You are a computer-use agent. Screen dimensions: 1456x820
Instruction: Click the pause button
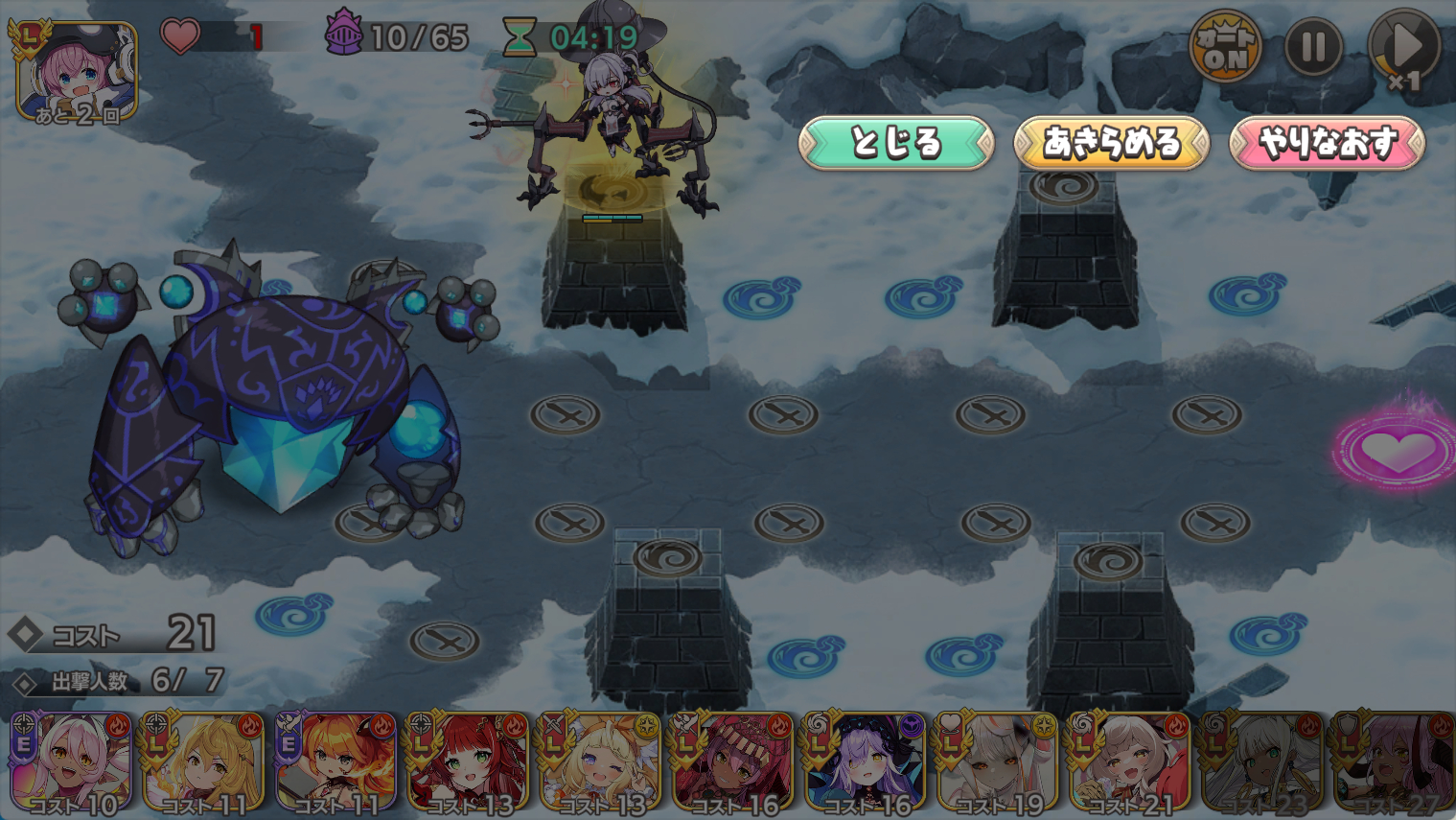1312,46
